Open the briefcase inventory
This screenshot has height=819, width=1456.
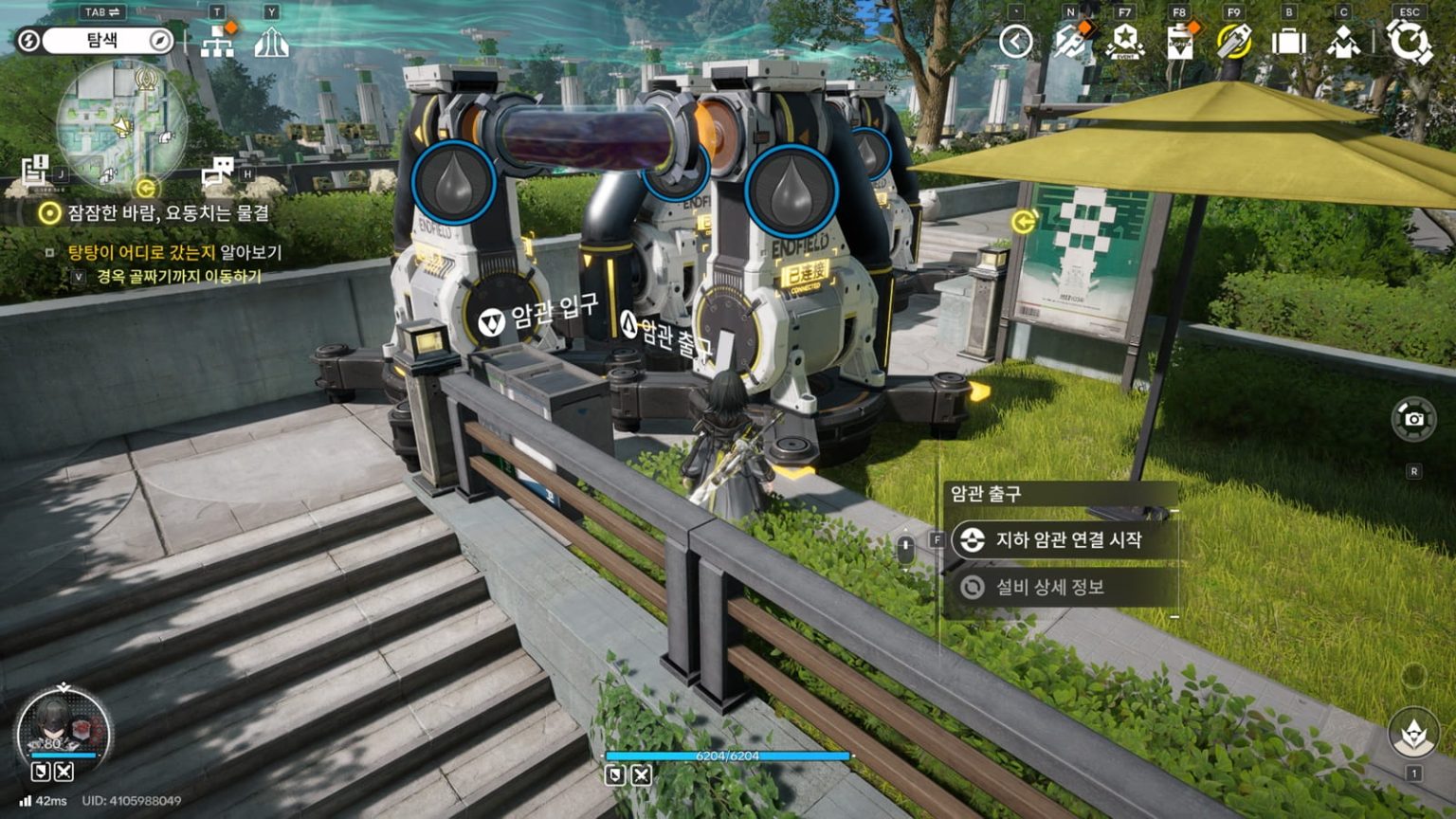[x=1288, y=42]
